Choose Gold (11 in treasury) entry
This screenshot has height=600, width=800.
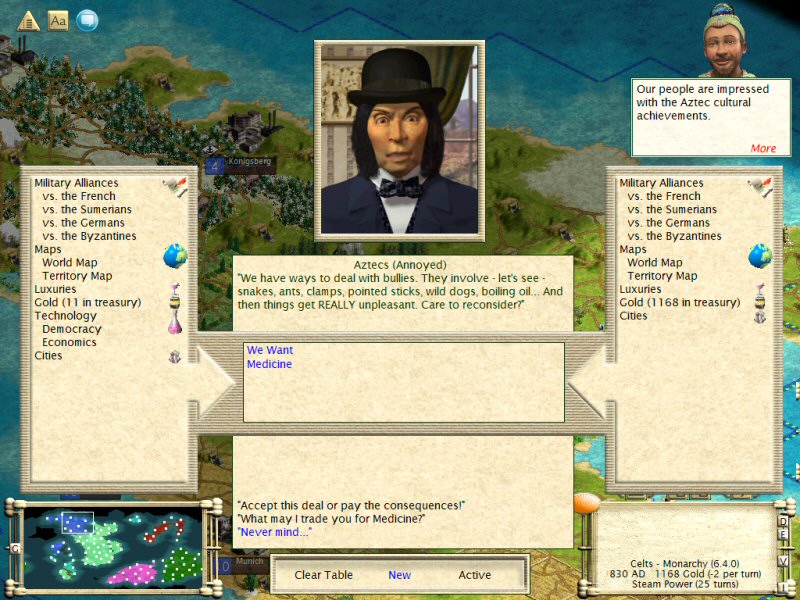(88, 302)
